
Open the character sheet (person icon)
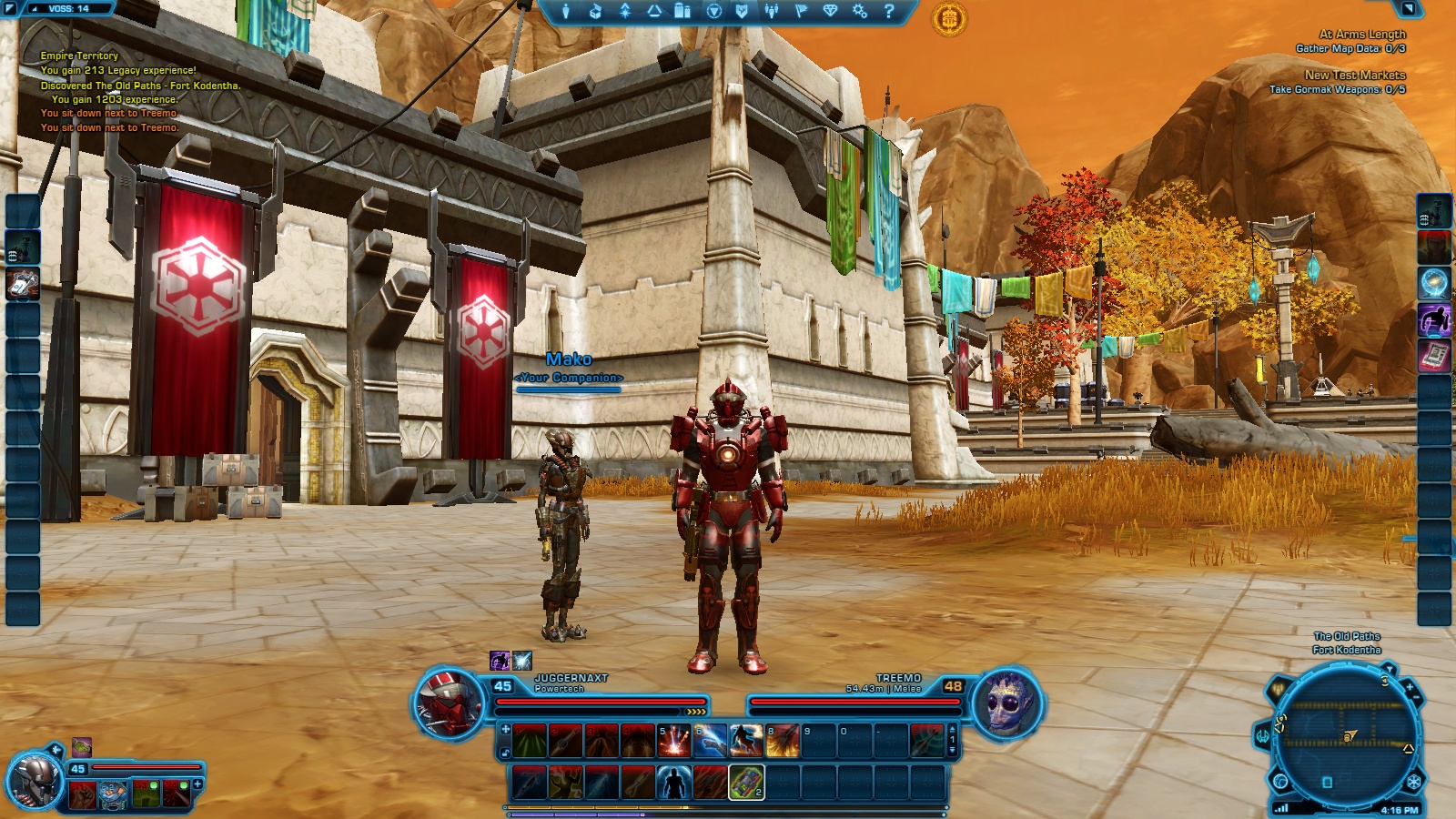[567, 12]
